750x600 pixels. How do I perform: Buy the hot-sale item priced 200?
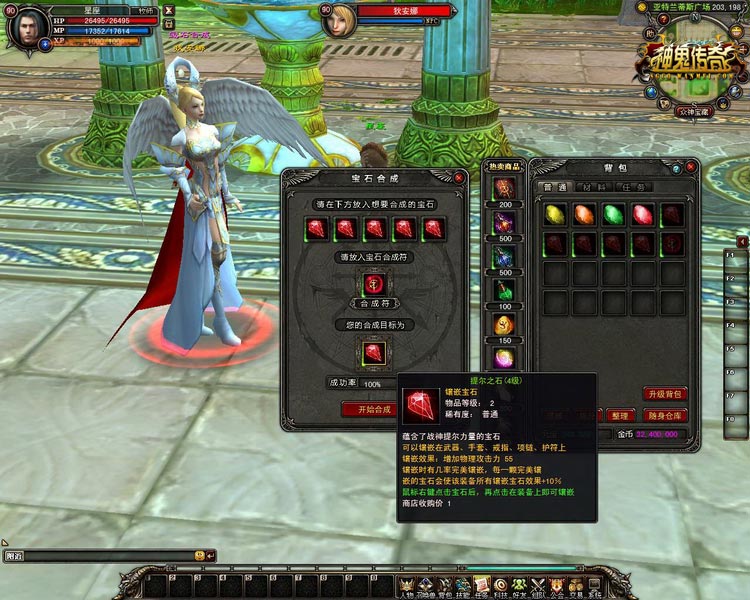coord(503,189)
